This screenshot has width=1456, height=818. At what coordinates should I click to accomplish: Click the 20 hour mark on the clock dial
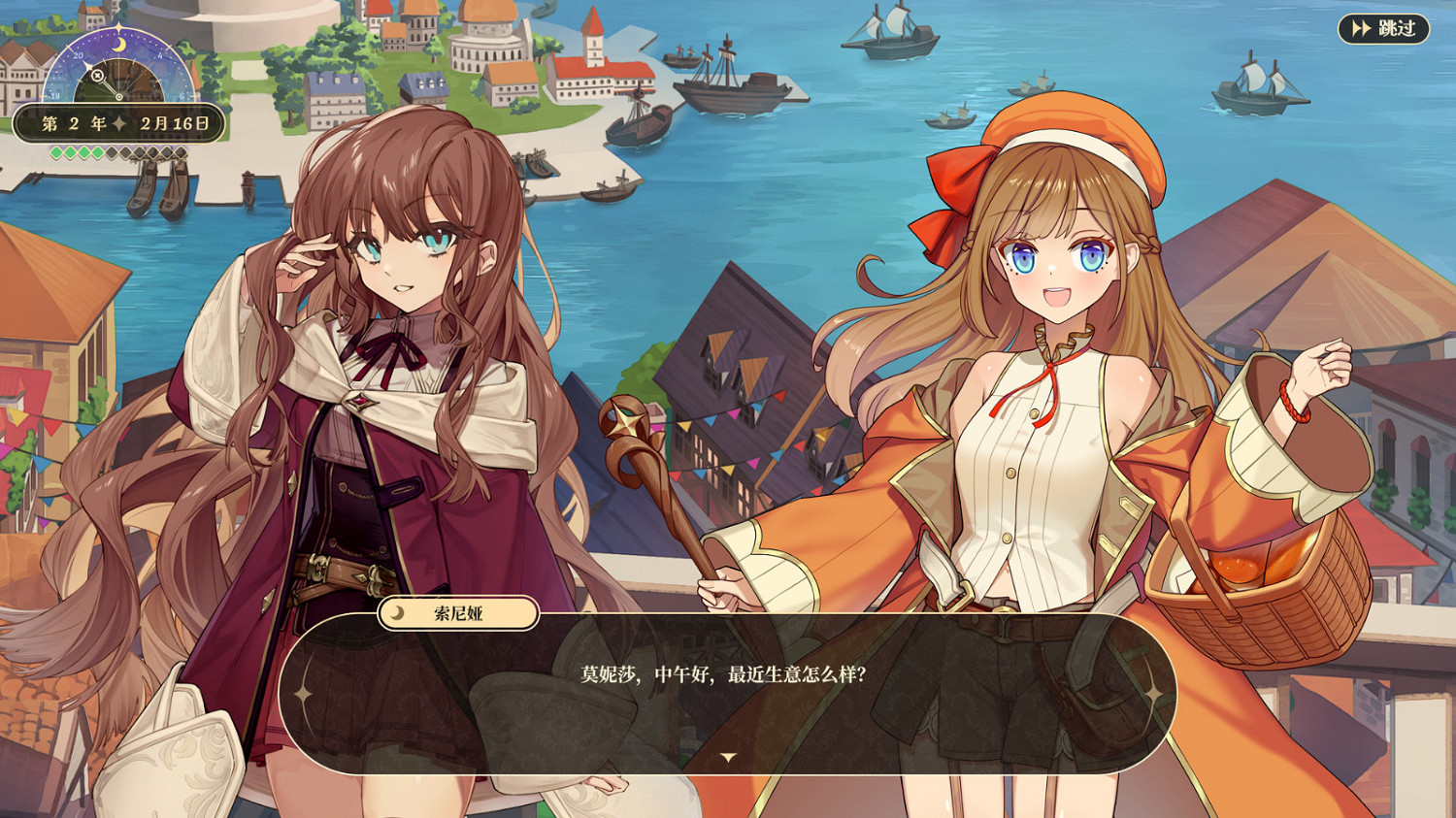click(x=78, y=54)
